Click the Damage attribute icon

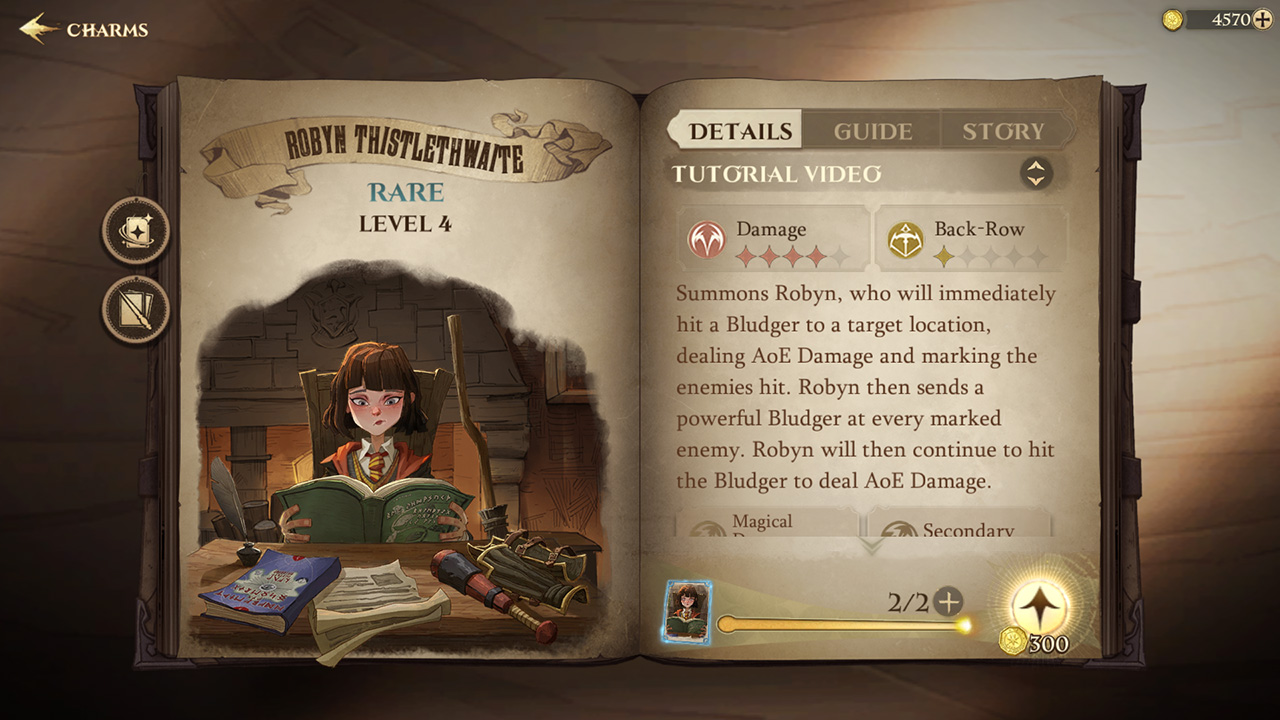tap(707, 237)
